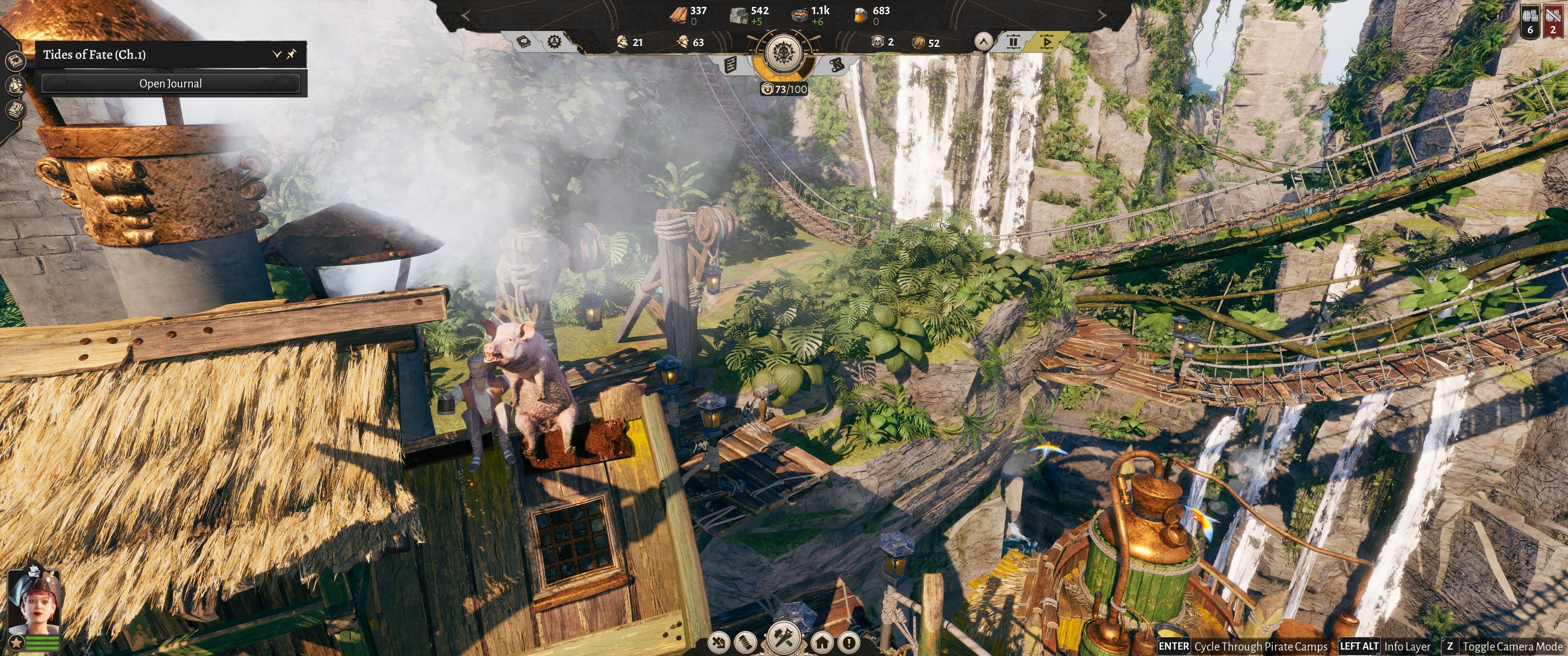1568x656 pixels.
Task: Open the exclamation mark alerts button
Action: click(850, 641)
